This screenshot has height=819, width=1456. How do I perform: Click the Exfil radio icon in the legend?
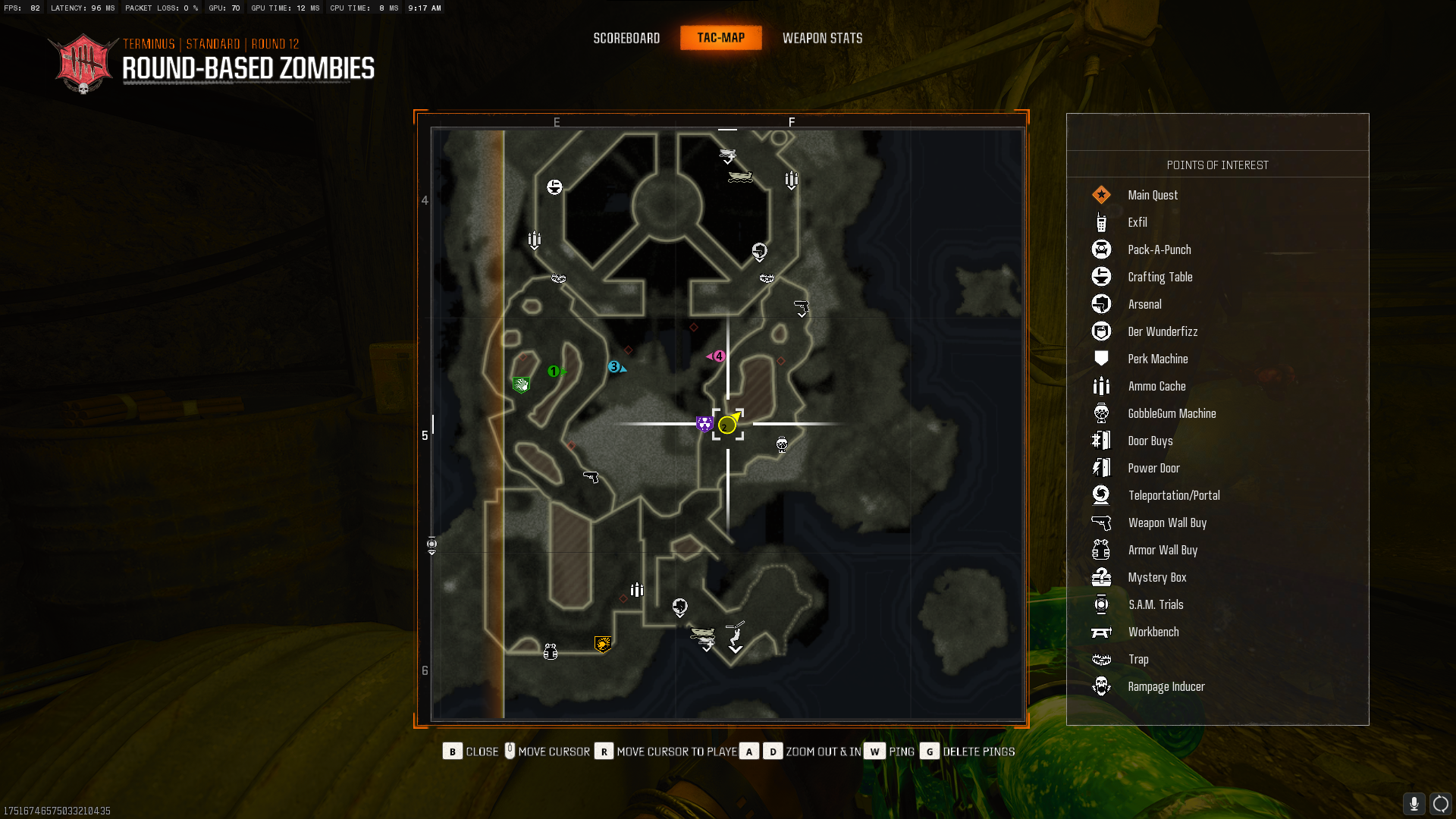pos(1101,222)
